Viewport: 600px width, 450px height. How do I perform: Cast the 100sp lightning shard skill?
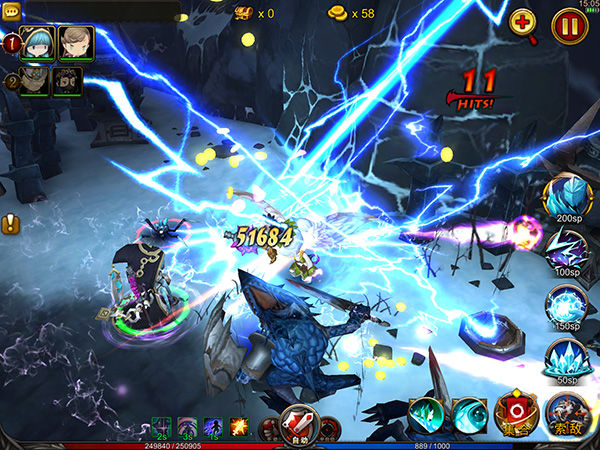point(567,250)
